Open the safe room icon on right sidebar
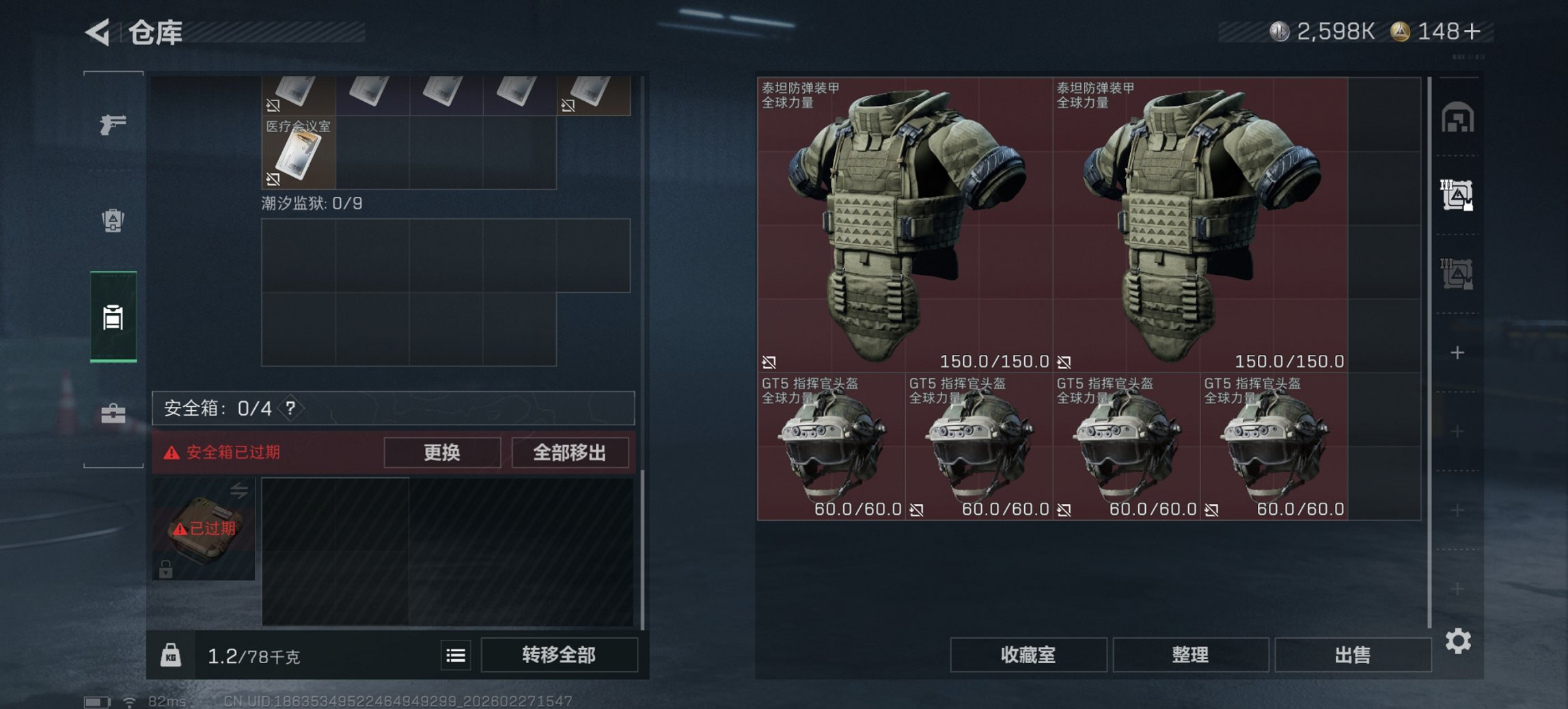The height and width of the screenshot is (709, 1568). coord(1458,118)
